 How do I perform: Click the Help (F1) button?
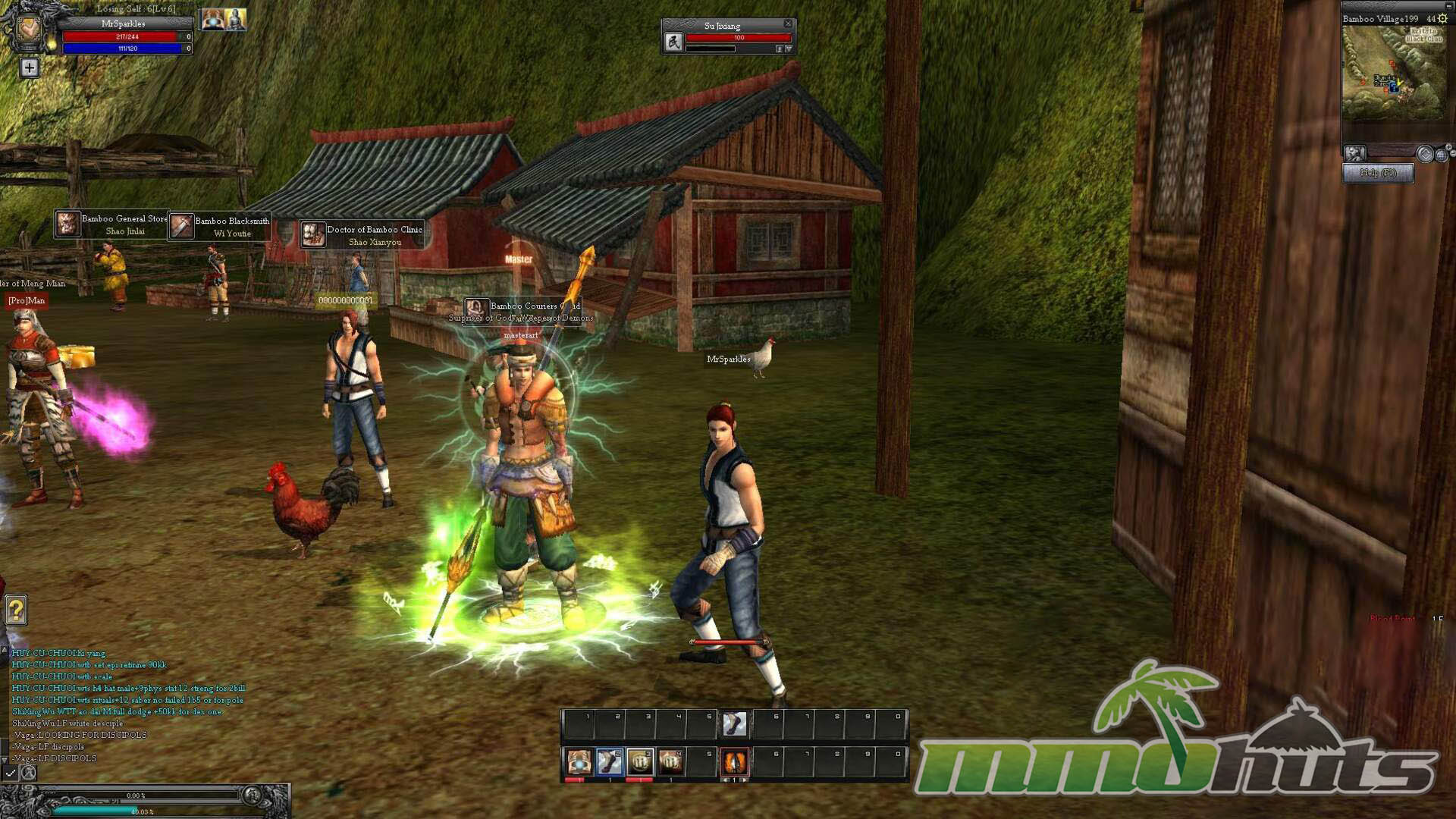(x=1378, y=173)
